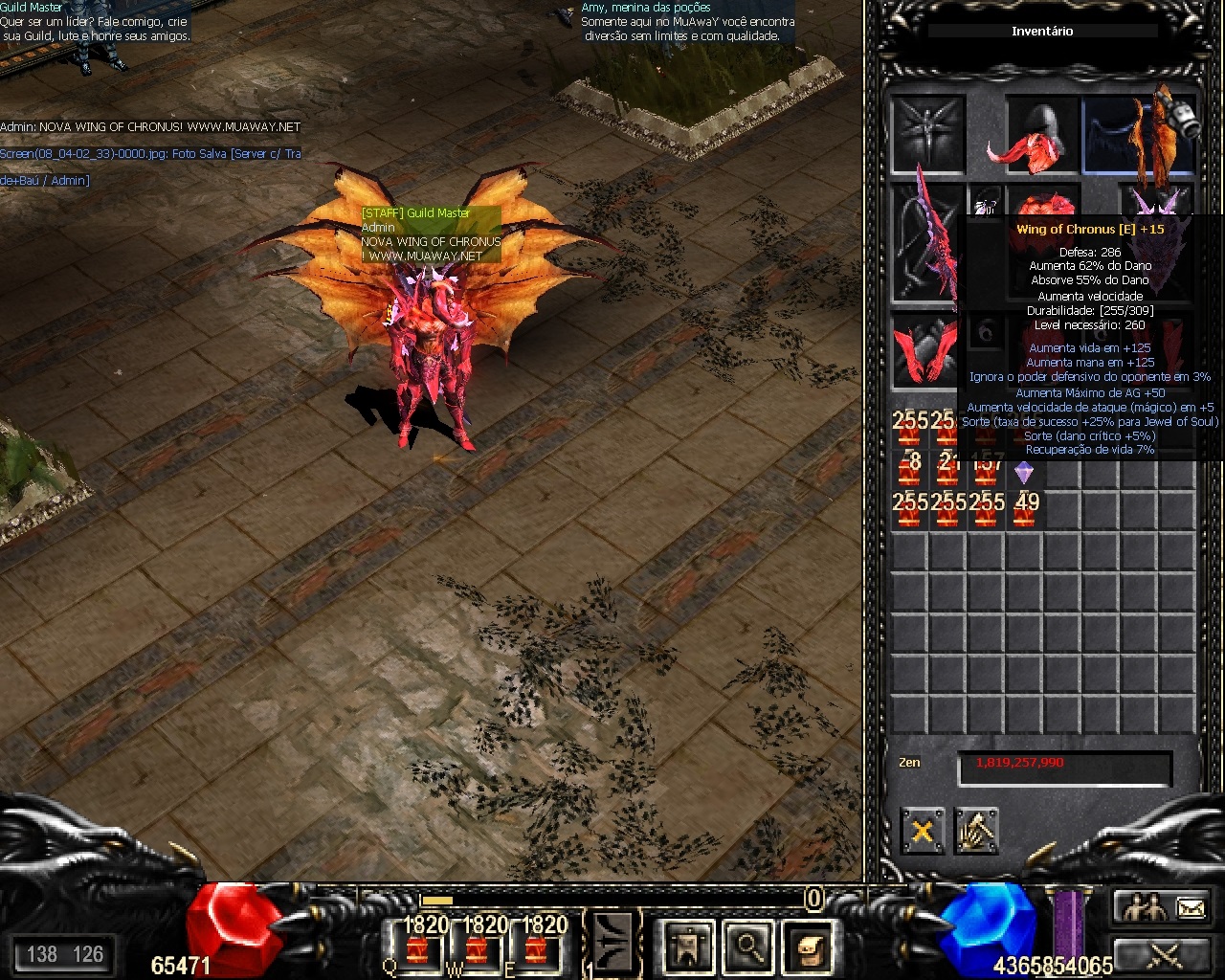
Task: Select the equipped red gloves slot
Action: (925, 349)
